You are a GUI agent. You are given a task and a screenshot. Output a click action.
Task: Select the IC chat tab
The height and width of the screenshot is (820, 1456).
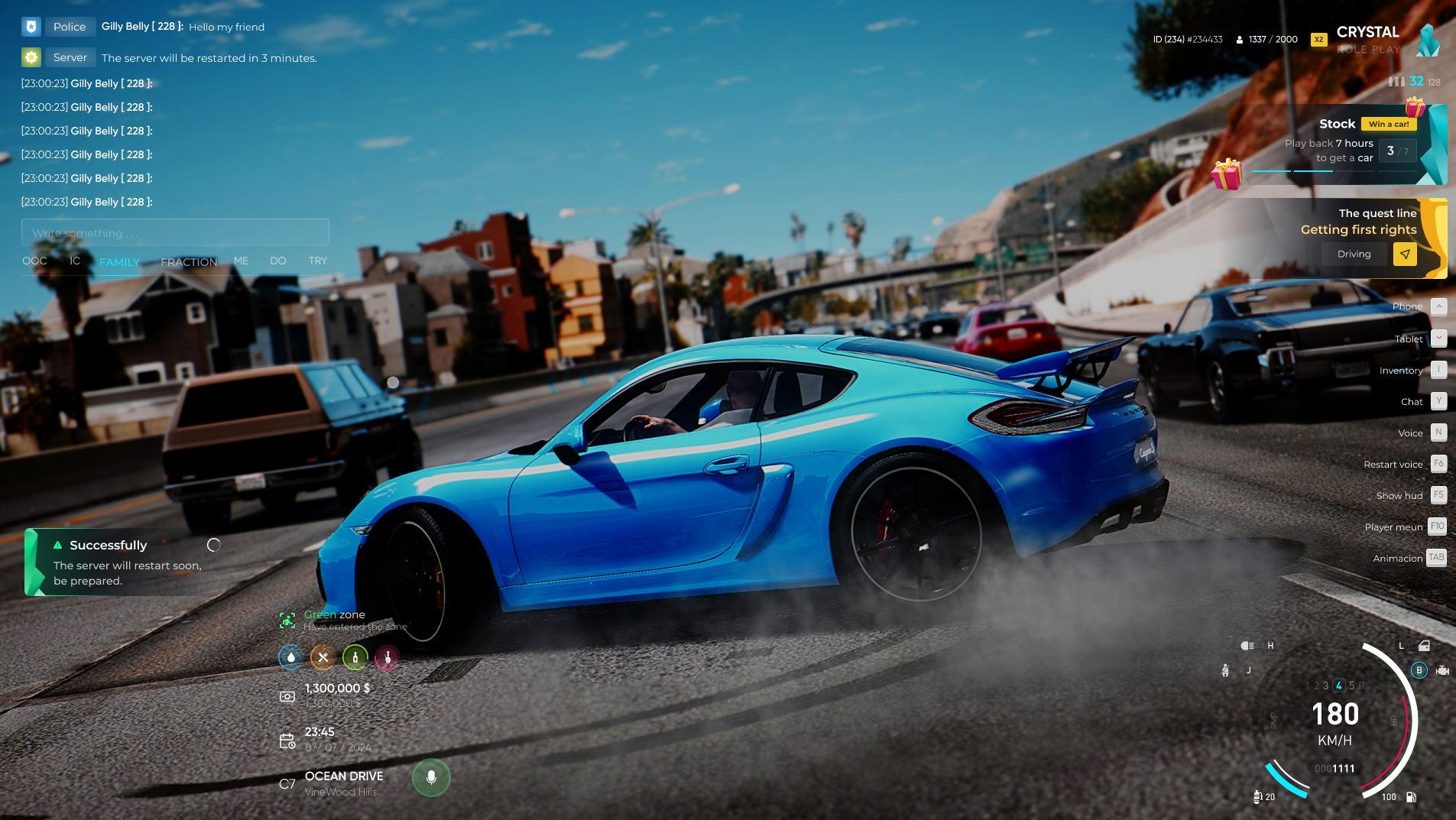(75, 261)
